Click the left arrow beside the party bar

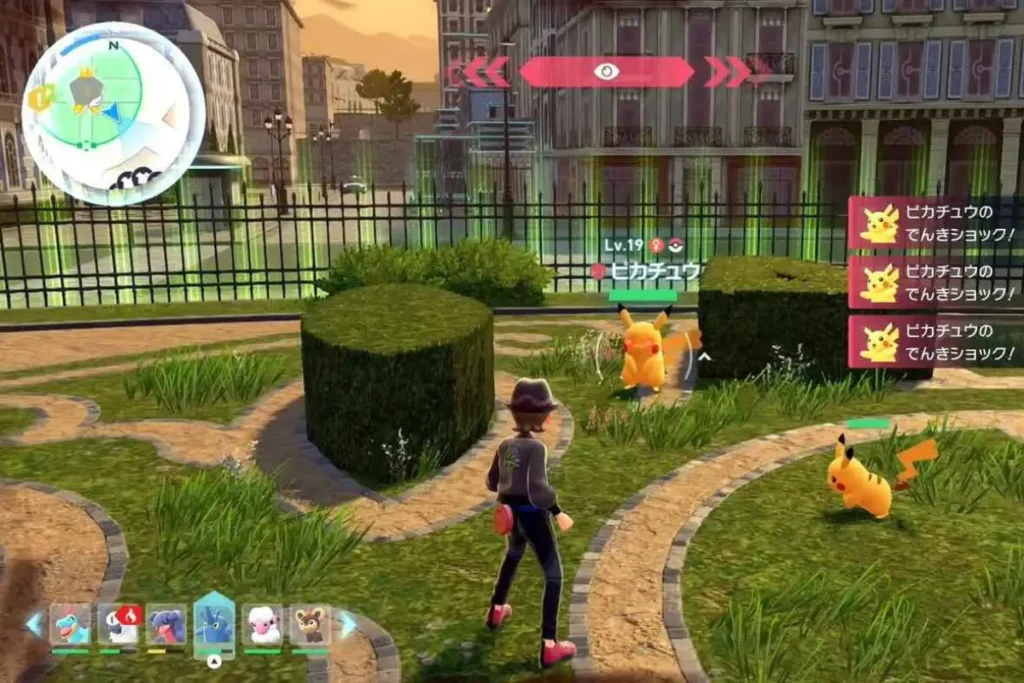(36, 624)
